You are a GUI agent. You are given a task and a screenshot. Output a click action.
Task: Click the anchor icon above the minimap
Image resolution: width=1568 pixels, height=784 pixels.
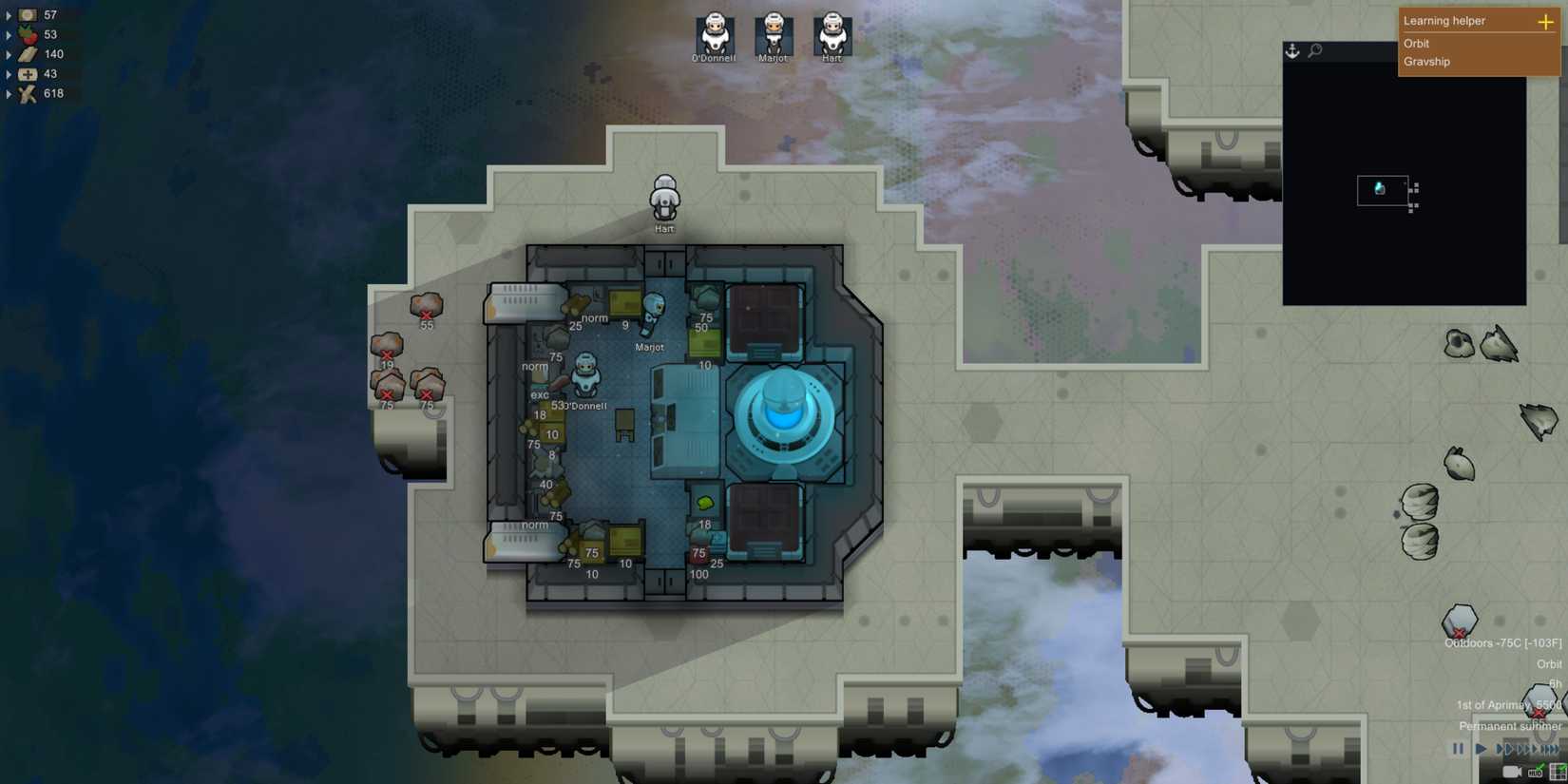(1292, 50)
